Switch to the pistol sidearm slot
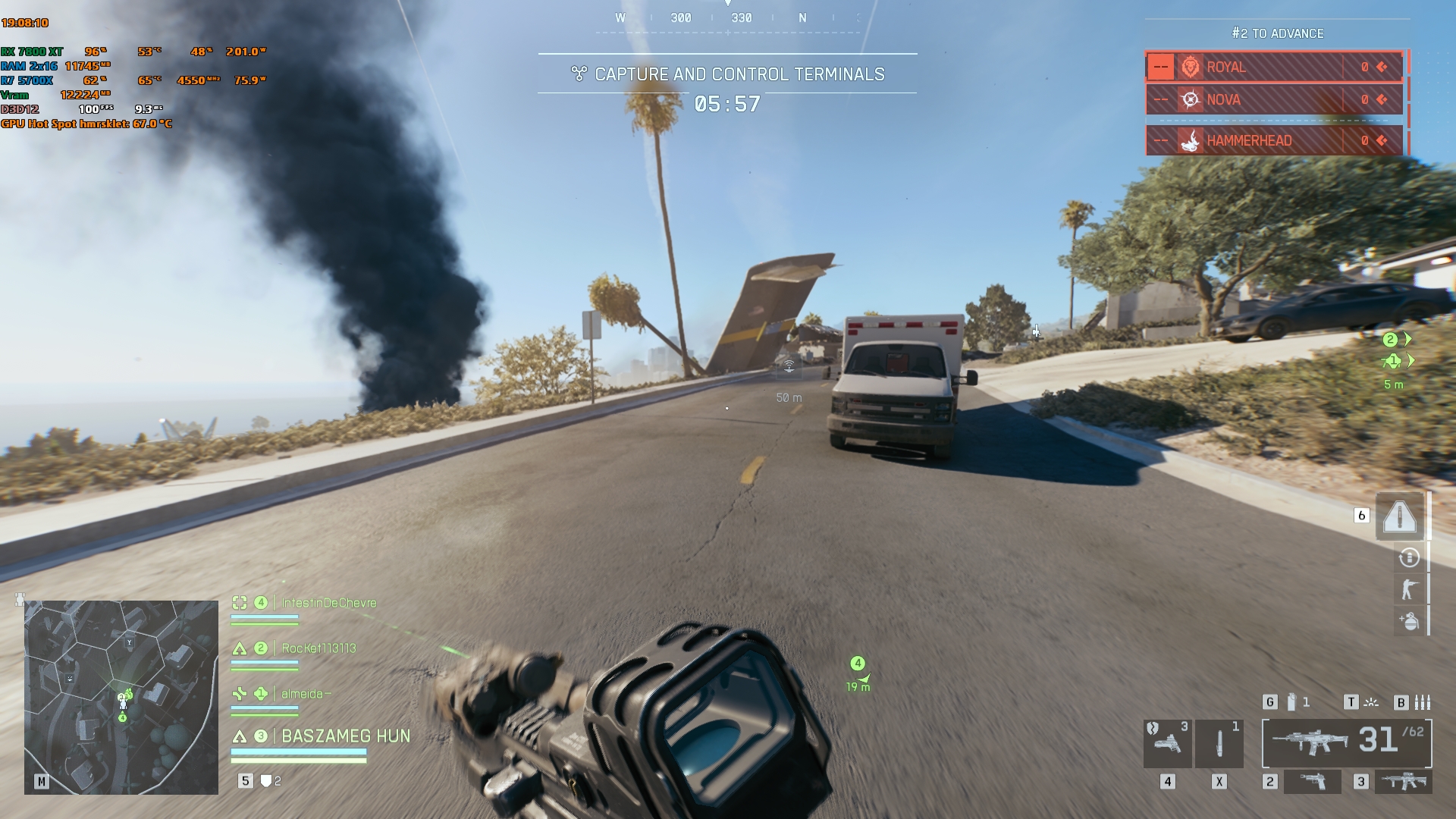The image size is (1456, 819). click(x=1312, y=782)
